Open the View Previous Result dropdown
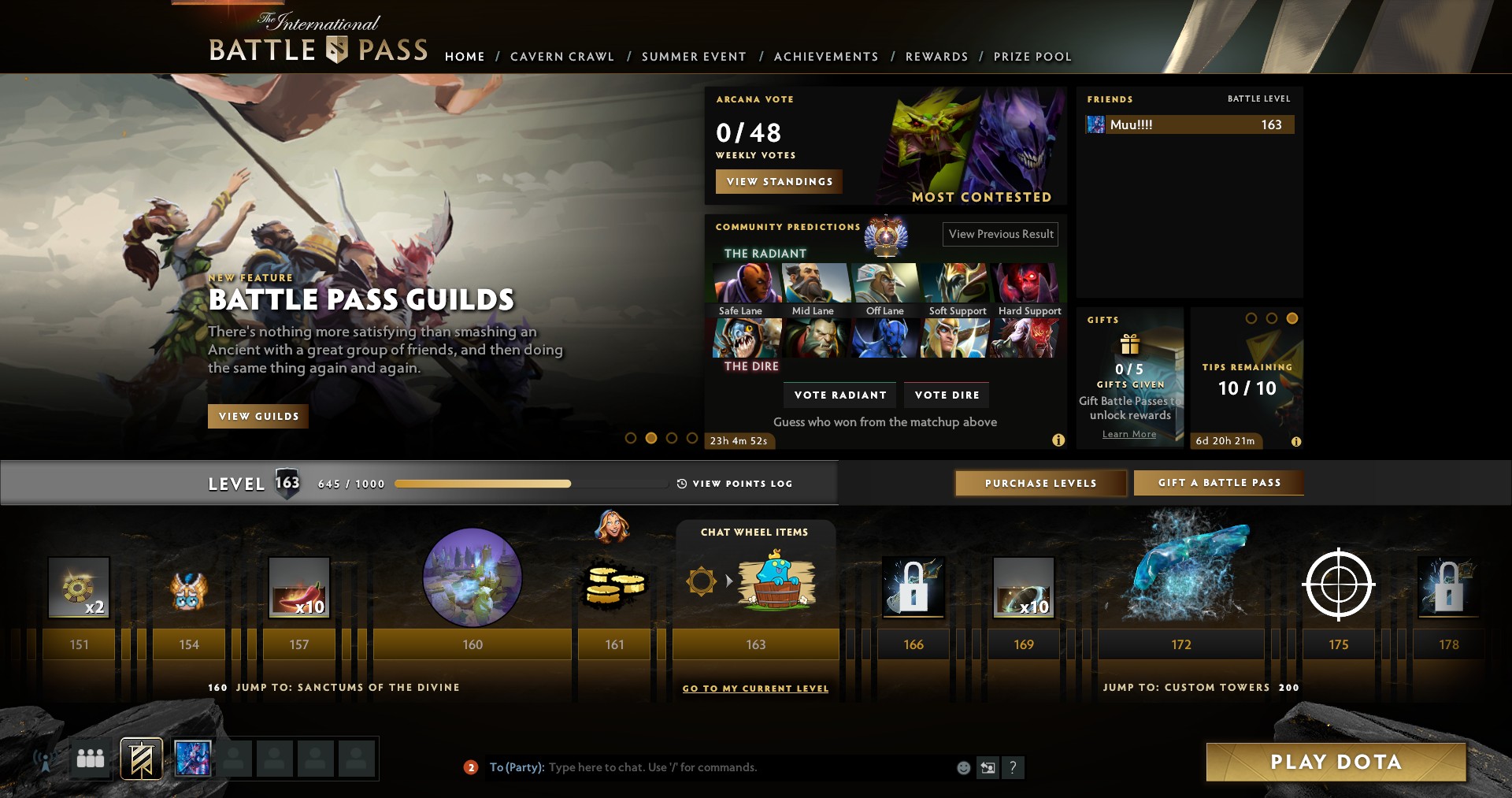The width and height of the screenshot is (1512, 798). click(1000, 234)
